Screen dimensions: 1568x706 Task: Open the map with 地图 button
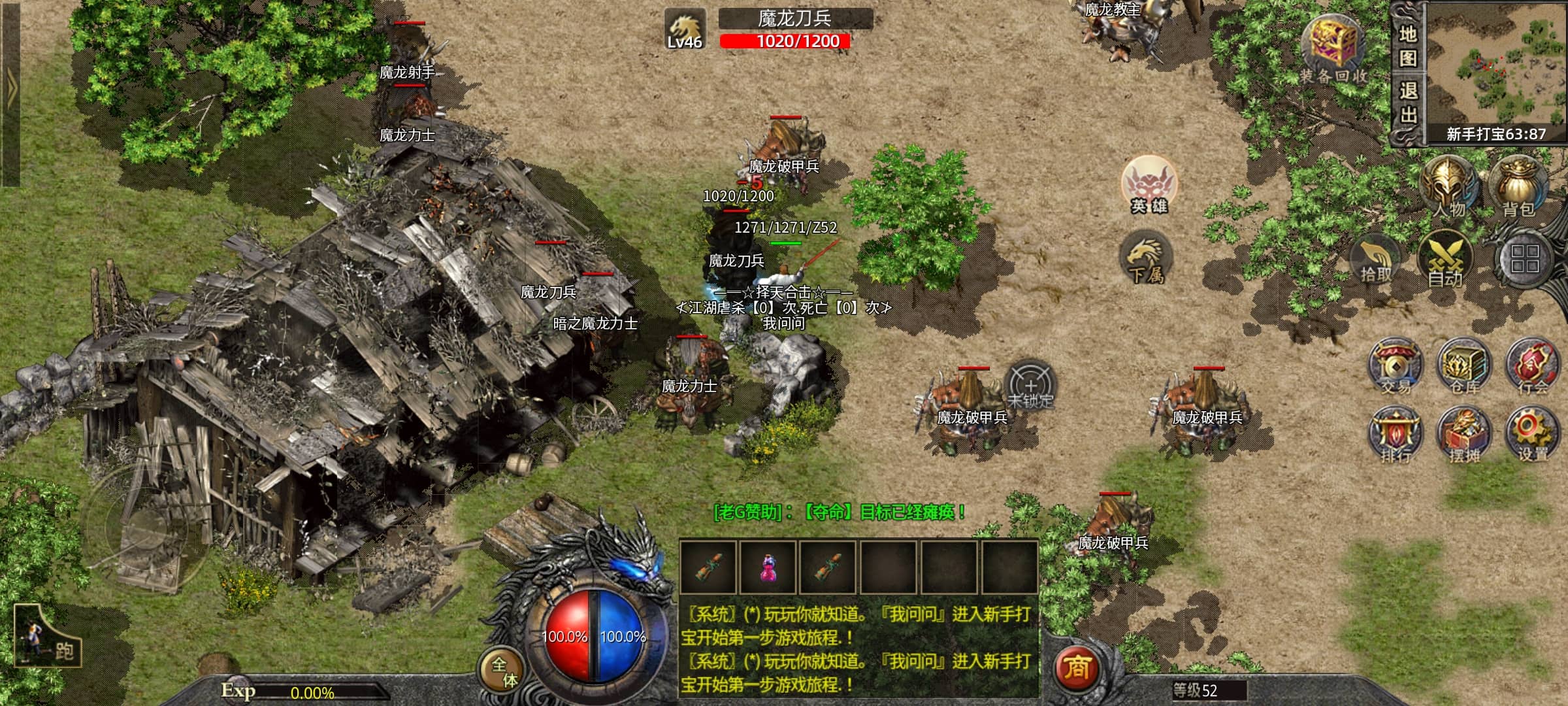click(x=1408, y=44)
